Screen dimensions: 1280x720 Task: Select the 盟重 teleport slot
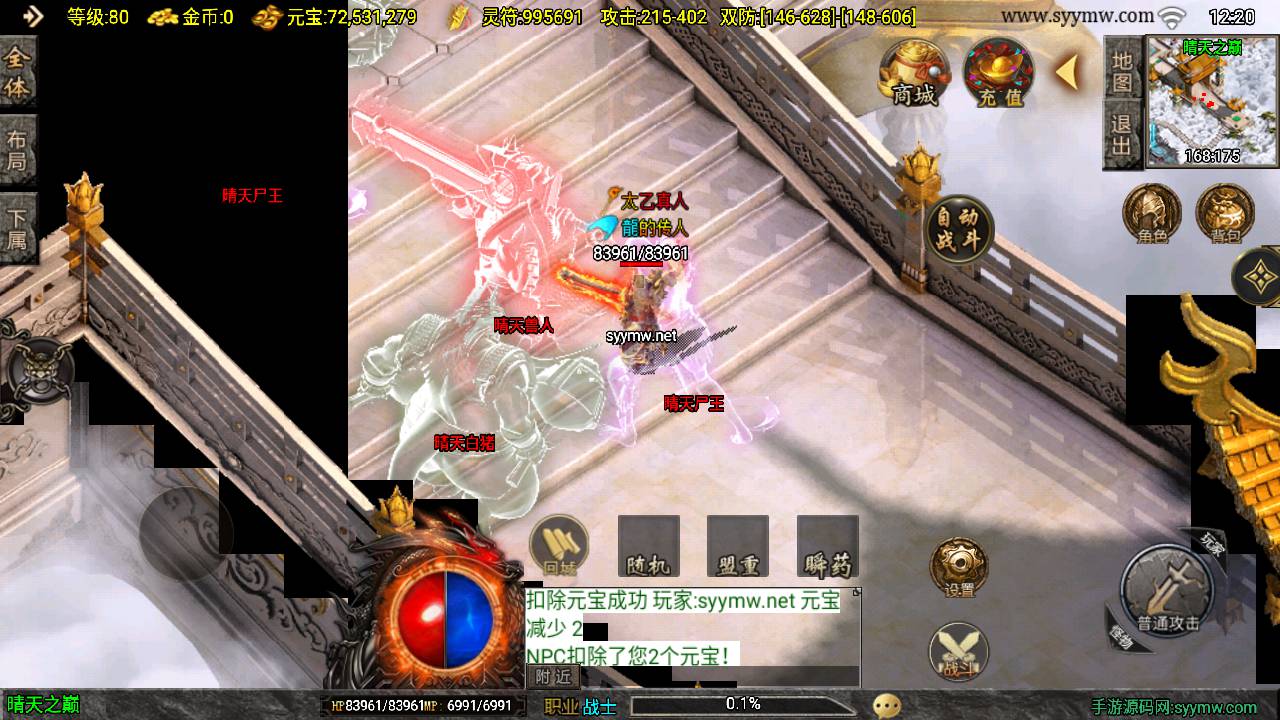click(738, 547)
